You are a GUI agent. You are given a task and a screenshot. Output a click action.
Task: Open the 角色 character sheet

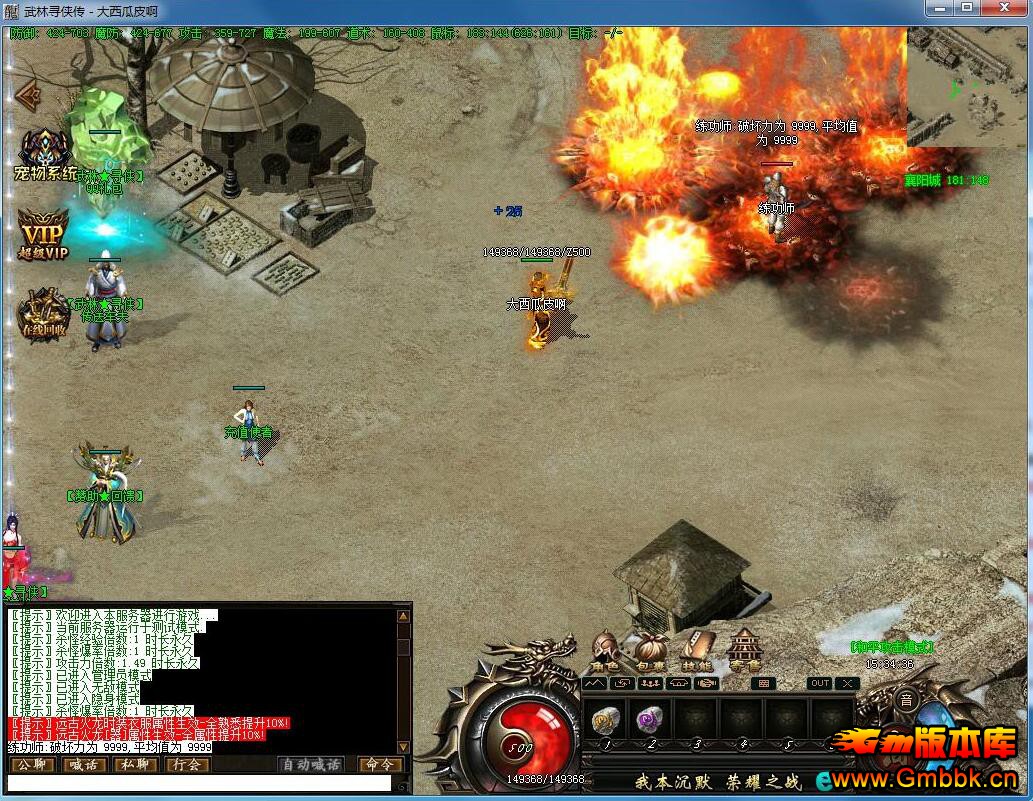(605, 651)
